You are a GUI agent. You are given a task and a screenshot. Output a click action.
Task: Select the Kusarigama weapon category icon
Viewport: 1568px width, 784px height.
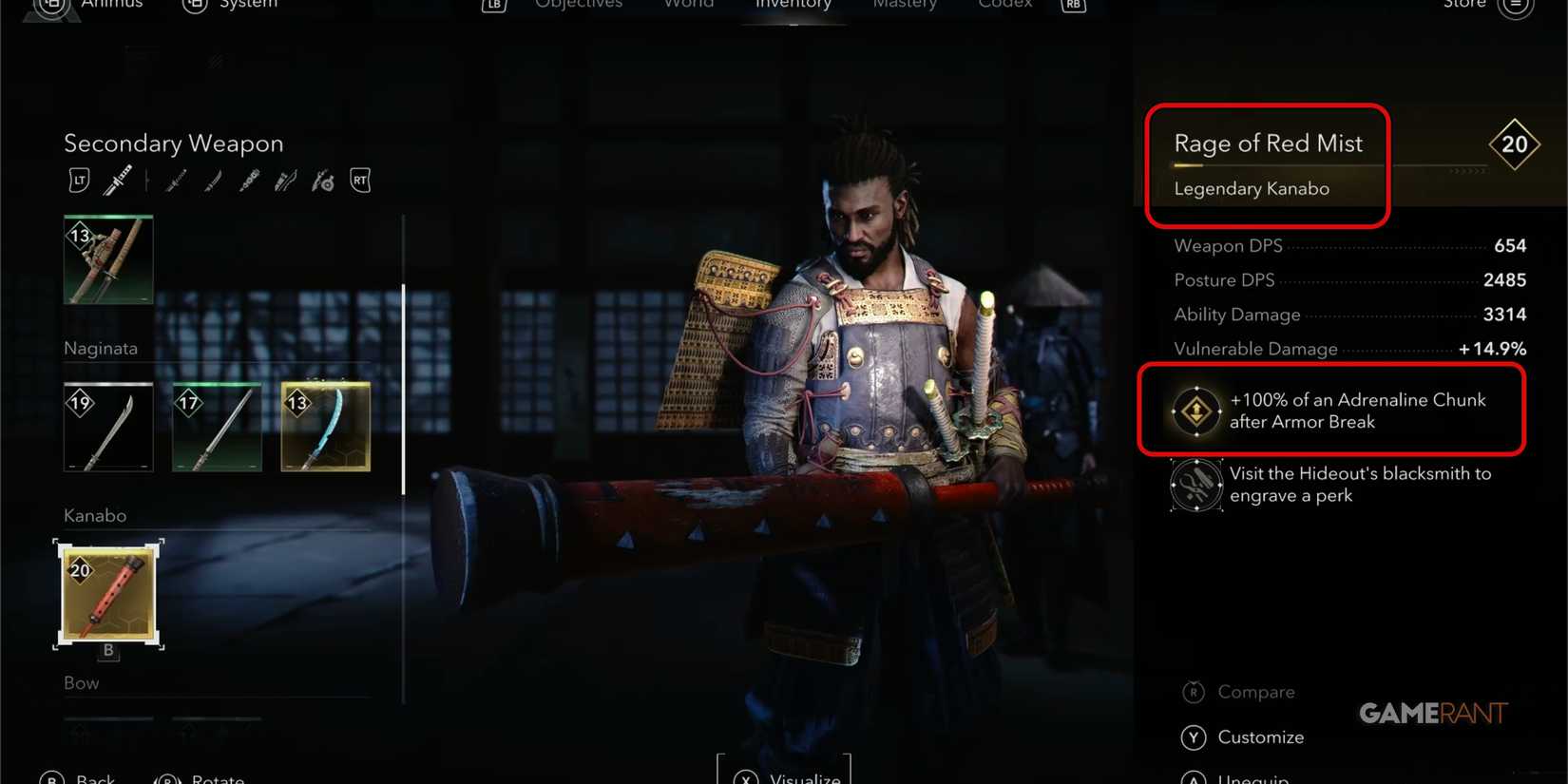click(x=323, y=181)
